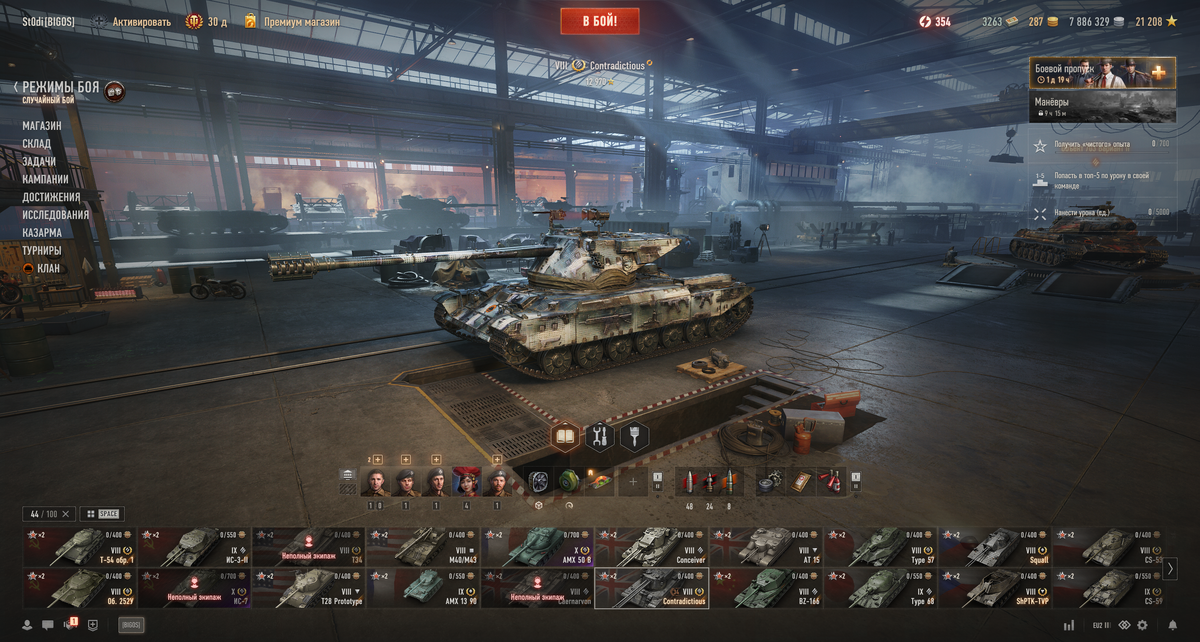Image resolution: width=1200 pixels, height=642 pixels.
Task: Open the Боевой пропуск banner
Action: tap(1102, 73)
